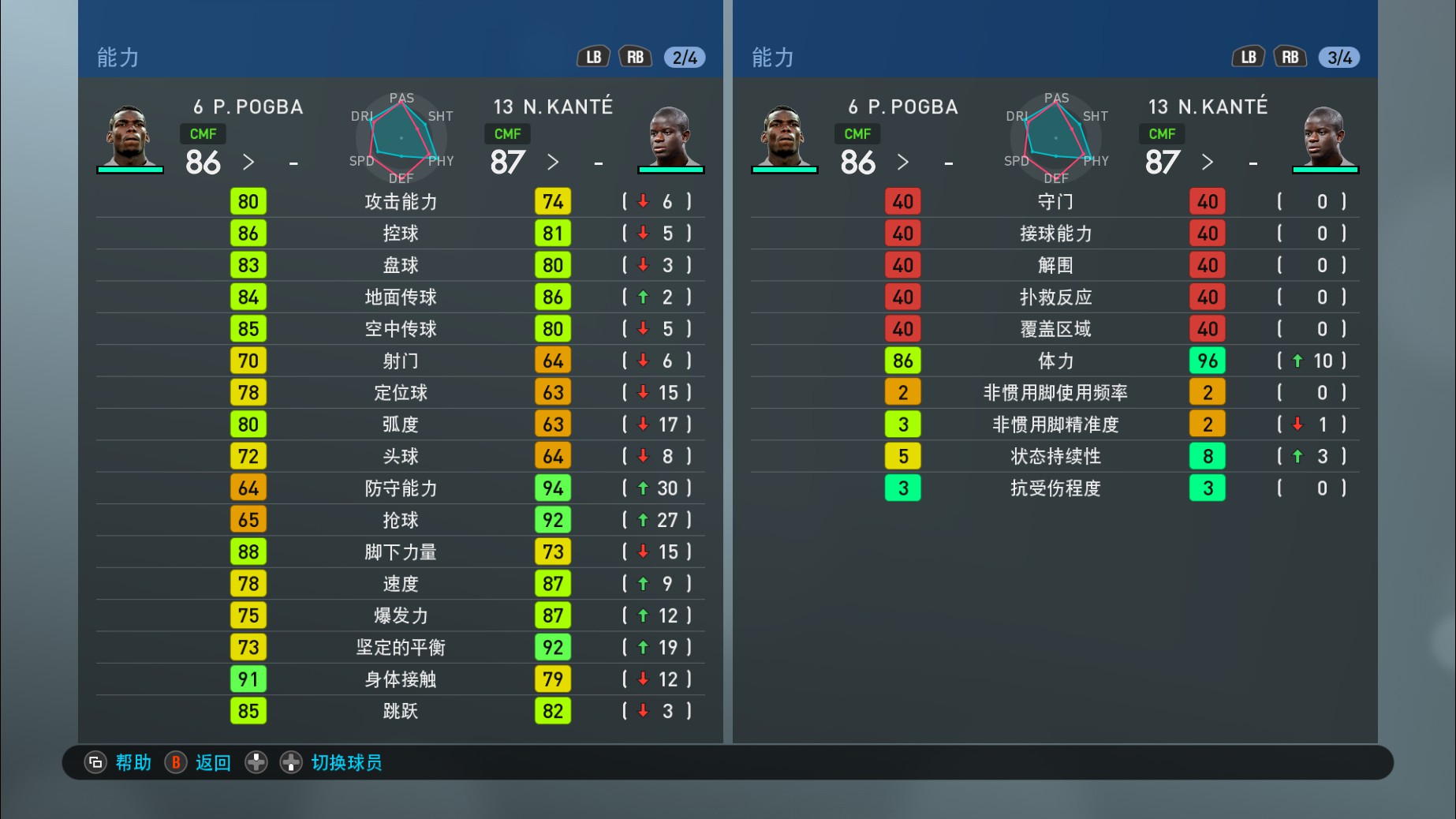
Task: Expand the right panel arrow beside Pogba's 86
Action: pyautogui.click(x=904, y=162)
